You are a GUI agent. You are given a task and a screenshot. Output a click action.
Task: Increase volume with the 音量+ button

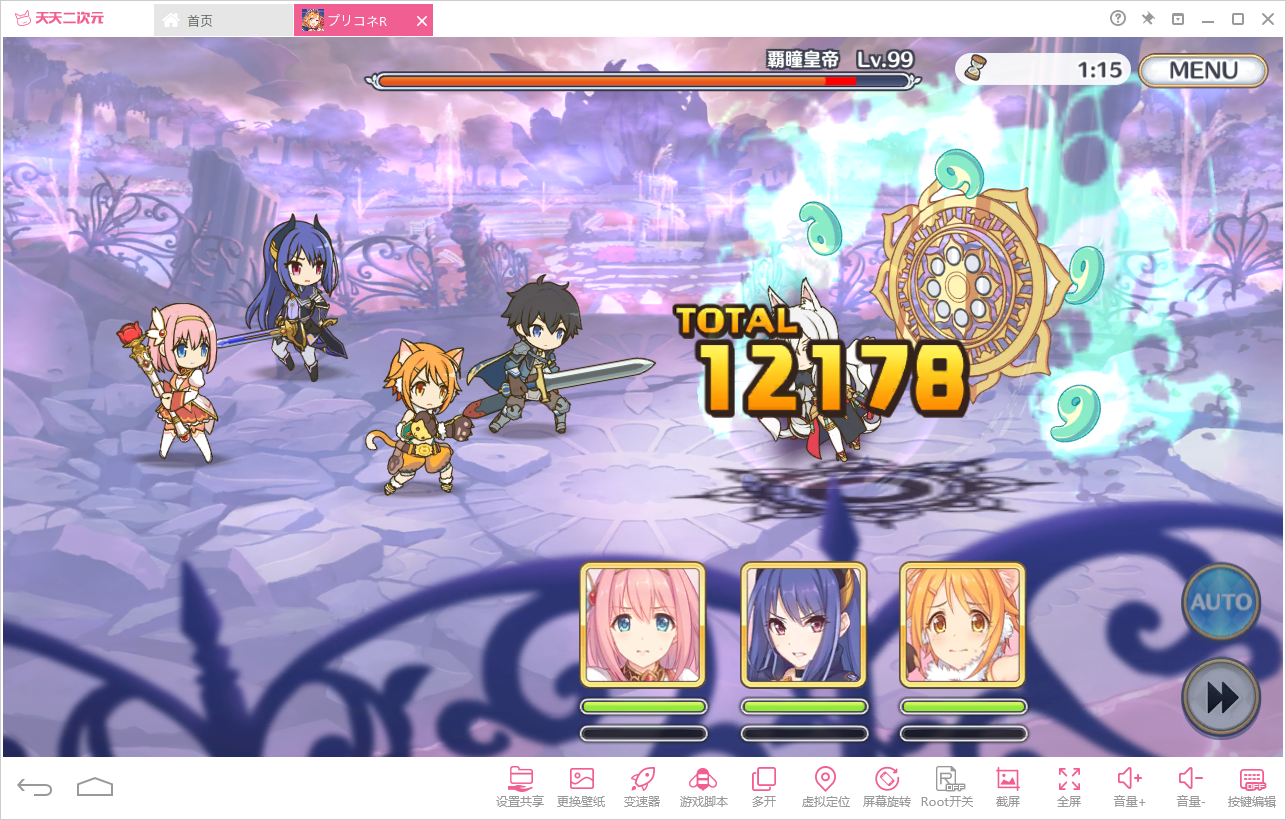(x=1129, y=785)
